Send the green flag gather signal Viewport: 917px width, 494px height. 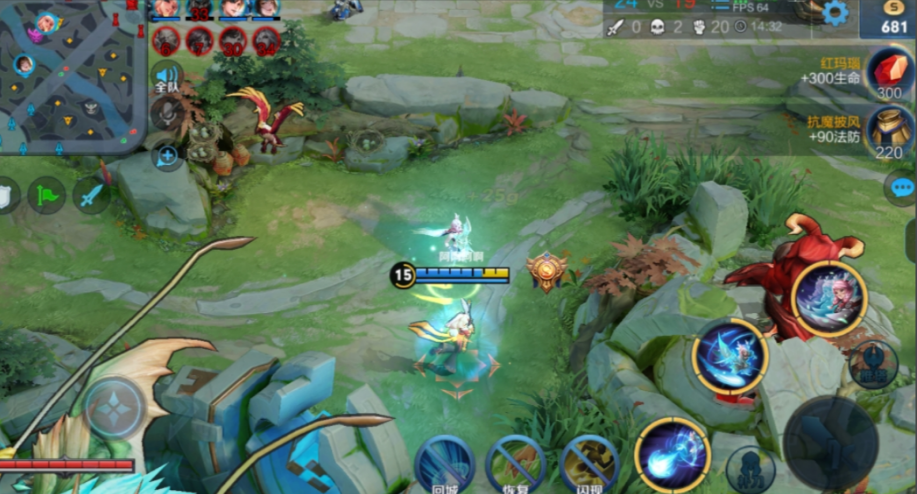point(46,194)
